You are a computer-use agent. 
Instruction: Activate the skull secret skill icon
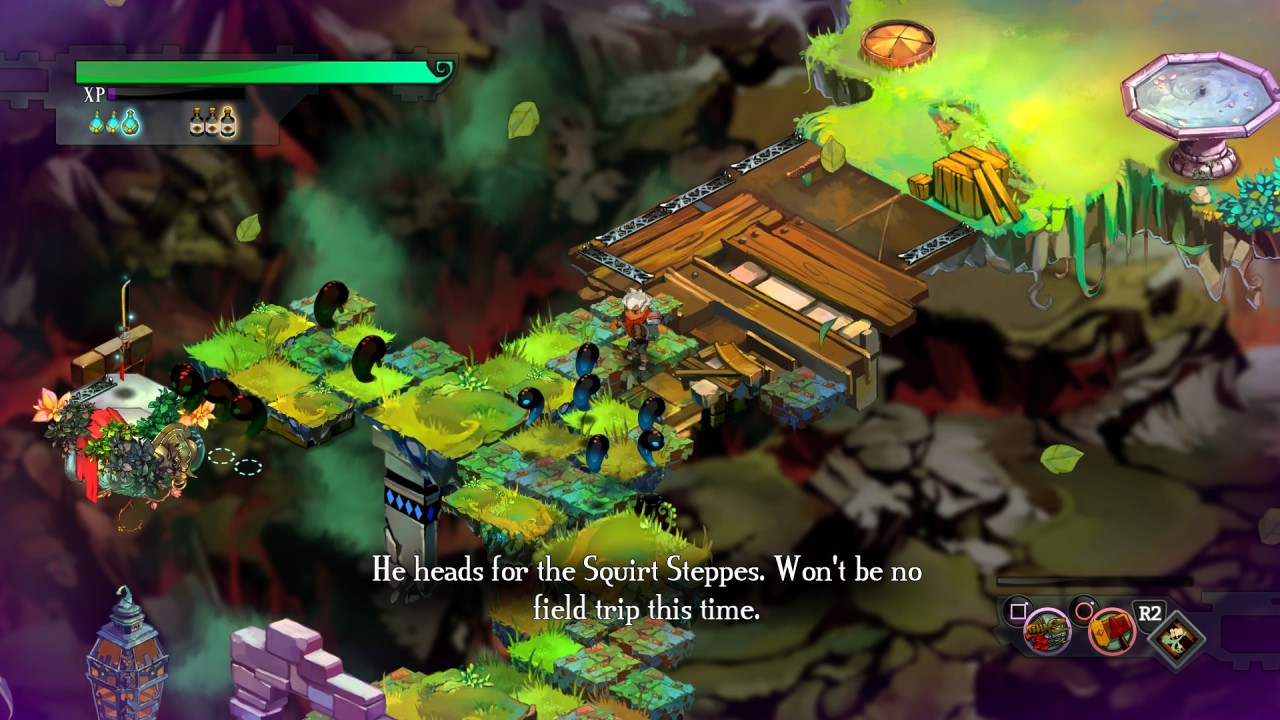1175,637
